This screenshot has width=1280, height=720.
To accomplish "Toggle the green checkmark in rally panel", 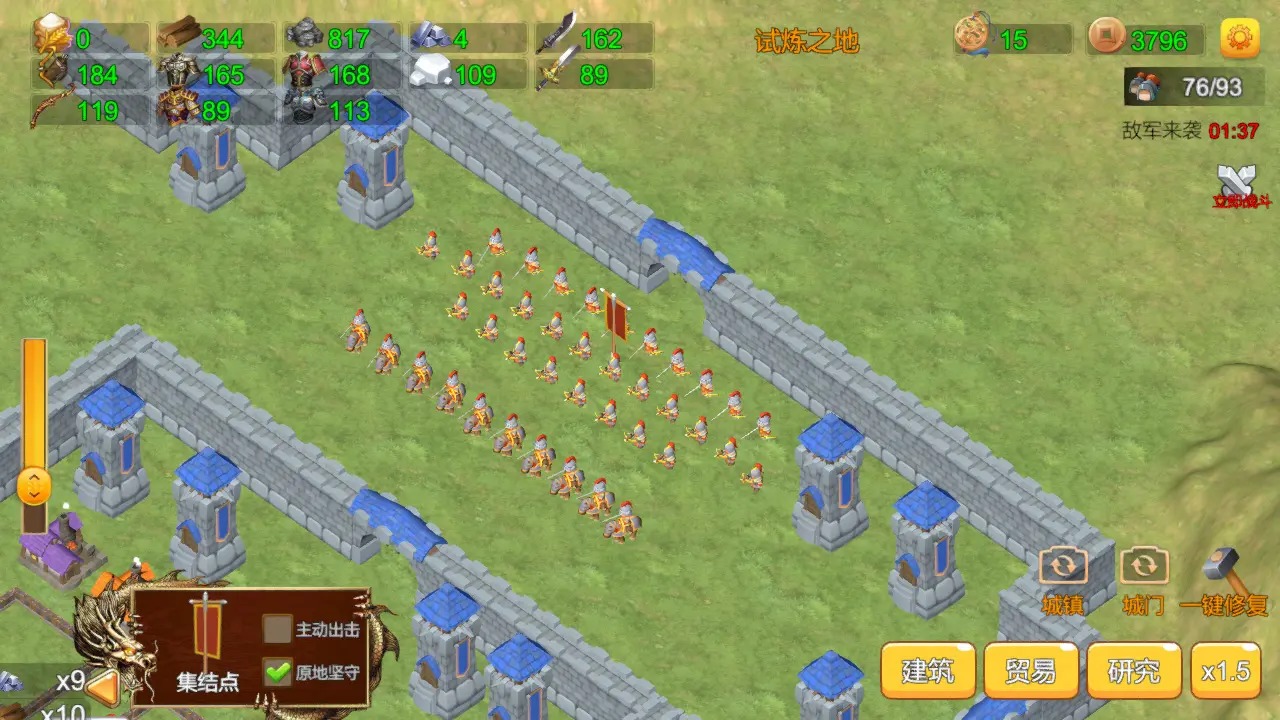I will pyautogui.click(x=277, y=670).
